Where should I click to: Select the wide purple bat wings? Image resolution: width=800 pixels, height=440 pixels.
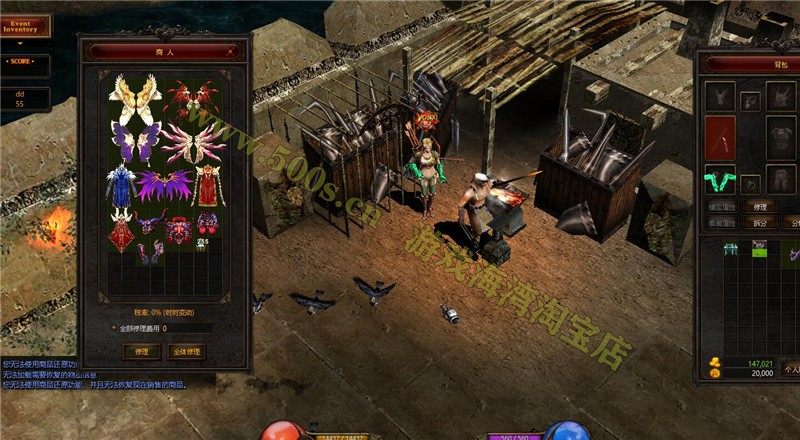coord(165,185)
